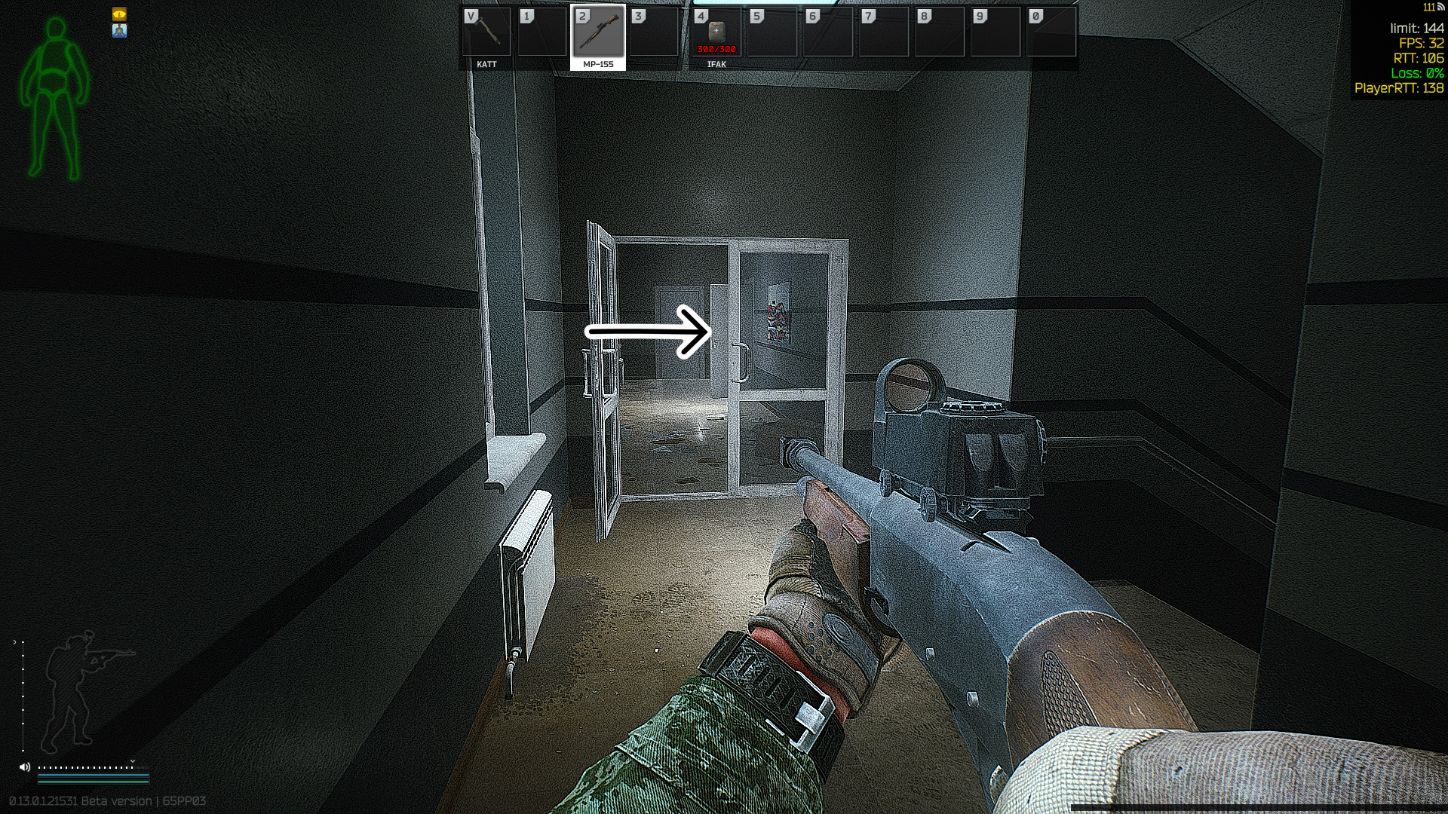Click the speaker noise level icon
The width and height of the screenshot is (1448, 814).
25,767
